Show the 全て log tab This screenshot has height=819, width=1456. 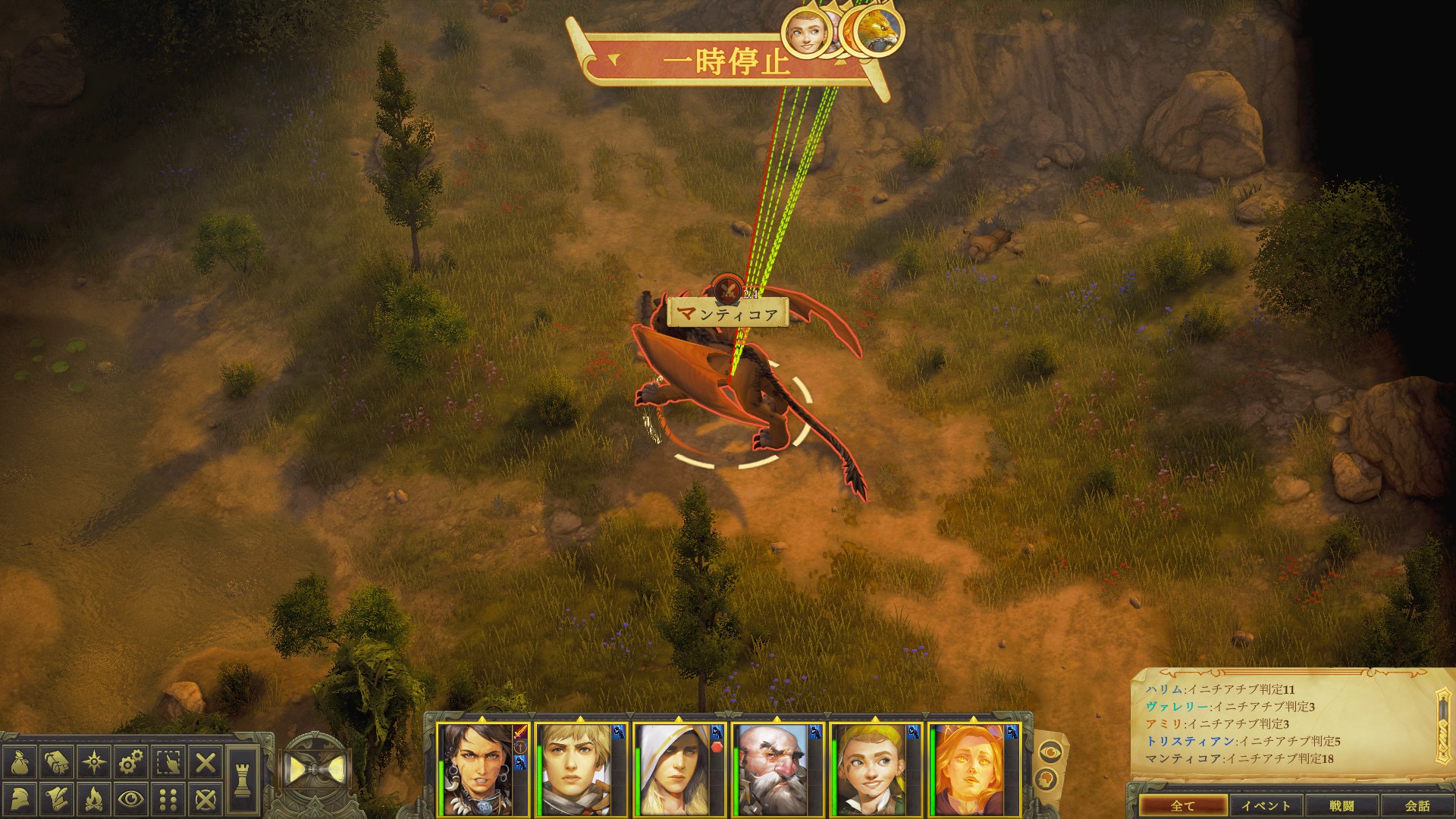point(1182,805)
